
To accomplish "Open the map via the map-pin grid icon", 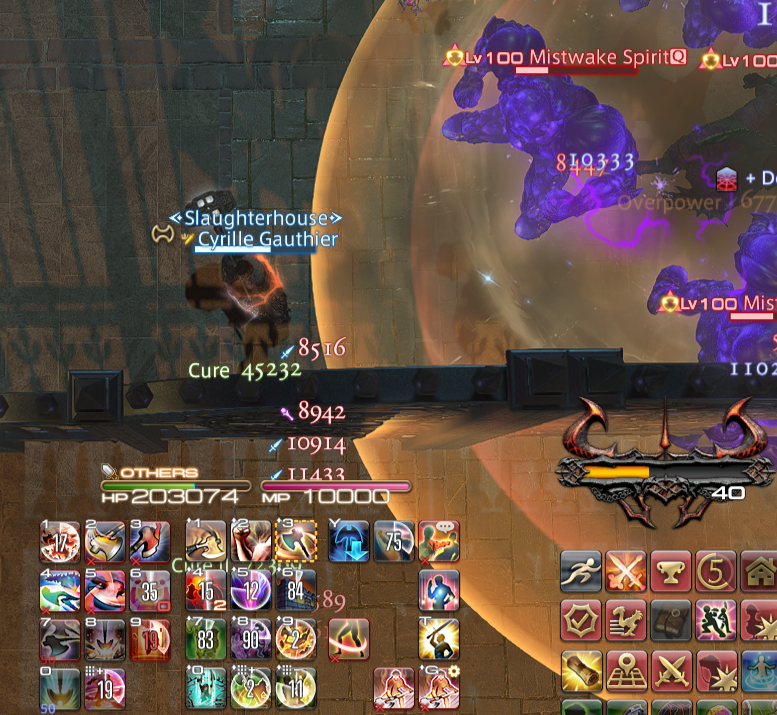I will [x=626, y=669].
